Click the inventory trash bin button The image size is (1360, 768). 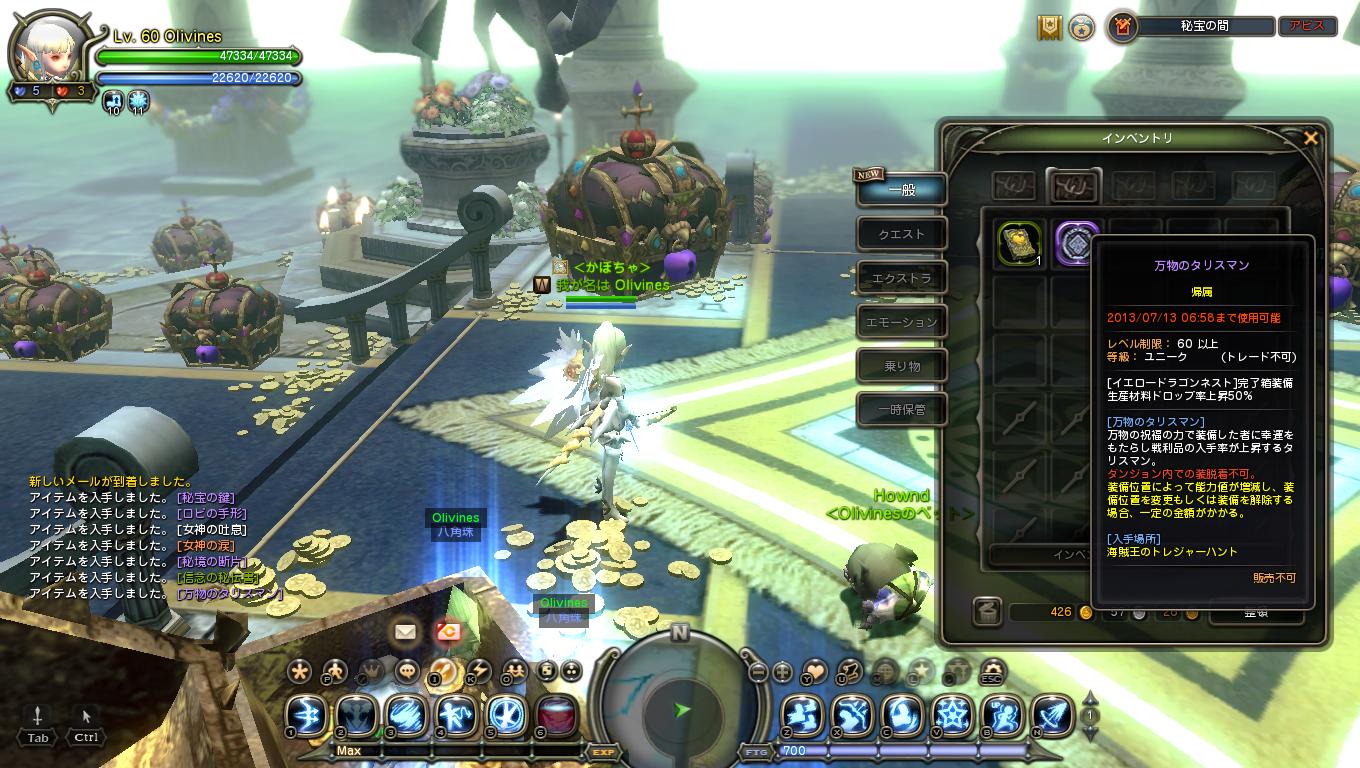click(987, 611)
